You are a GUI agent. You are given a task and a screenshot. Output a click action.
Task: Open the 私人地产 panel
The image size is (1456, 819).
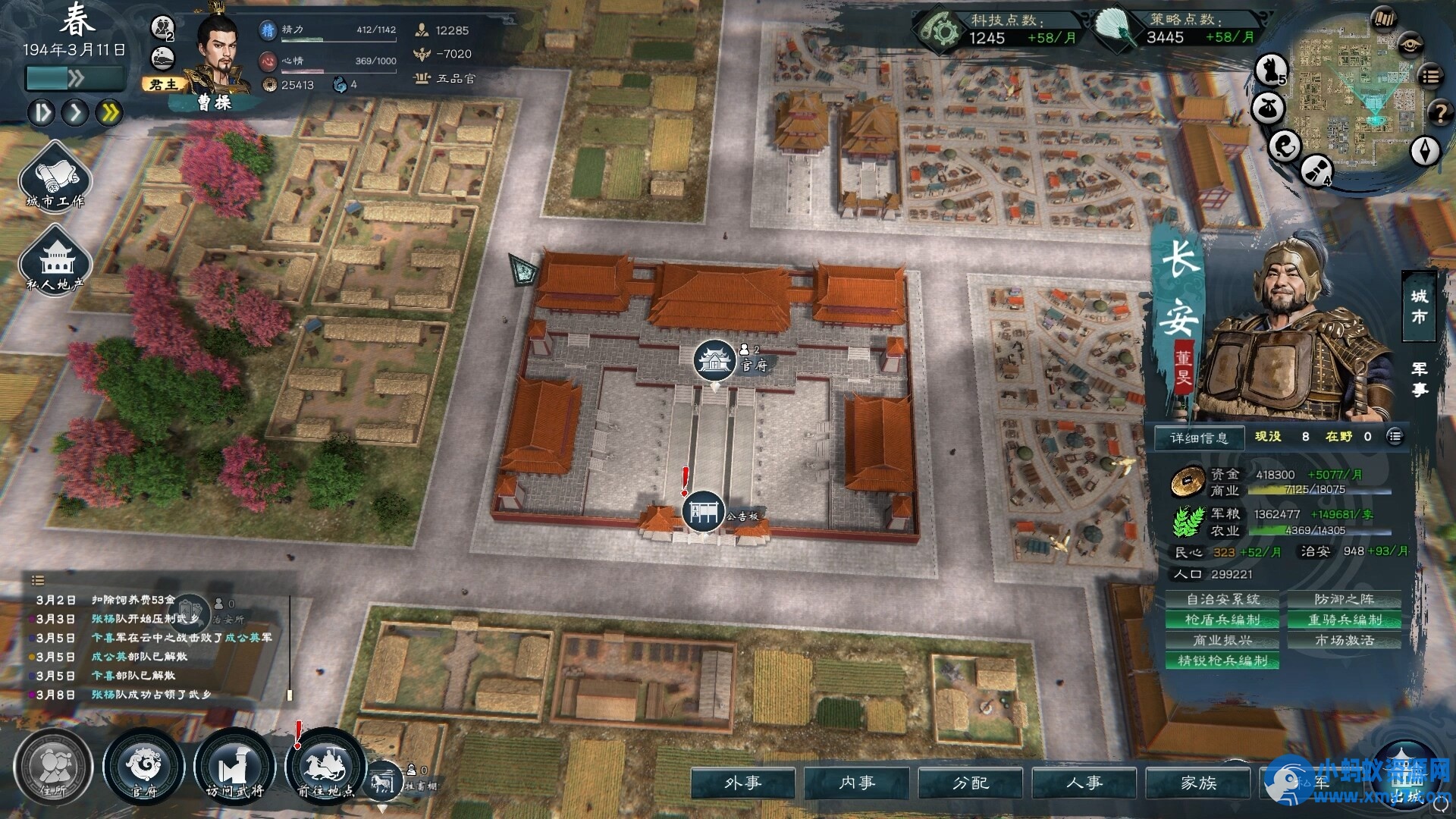54,265
